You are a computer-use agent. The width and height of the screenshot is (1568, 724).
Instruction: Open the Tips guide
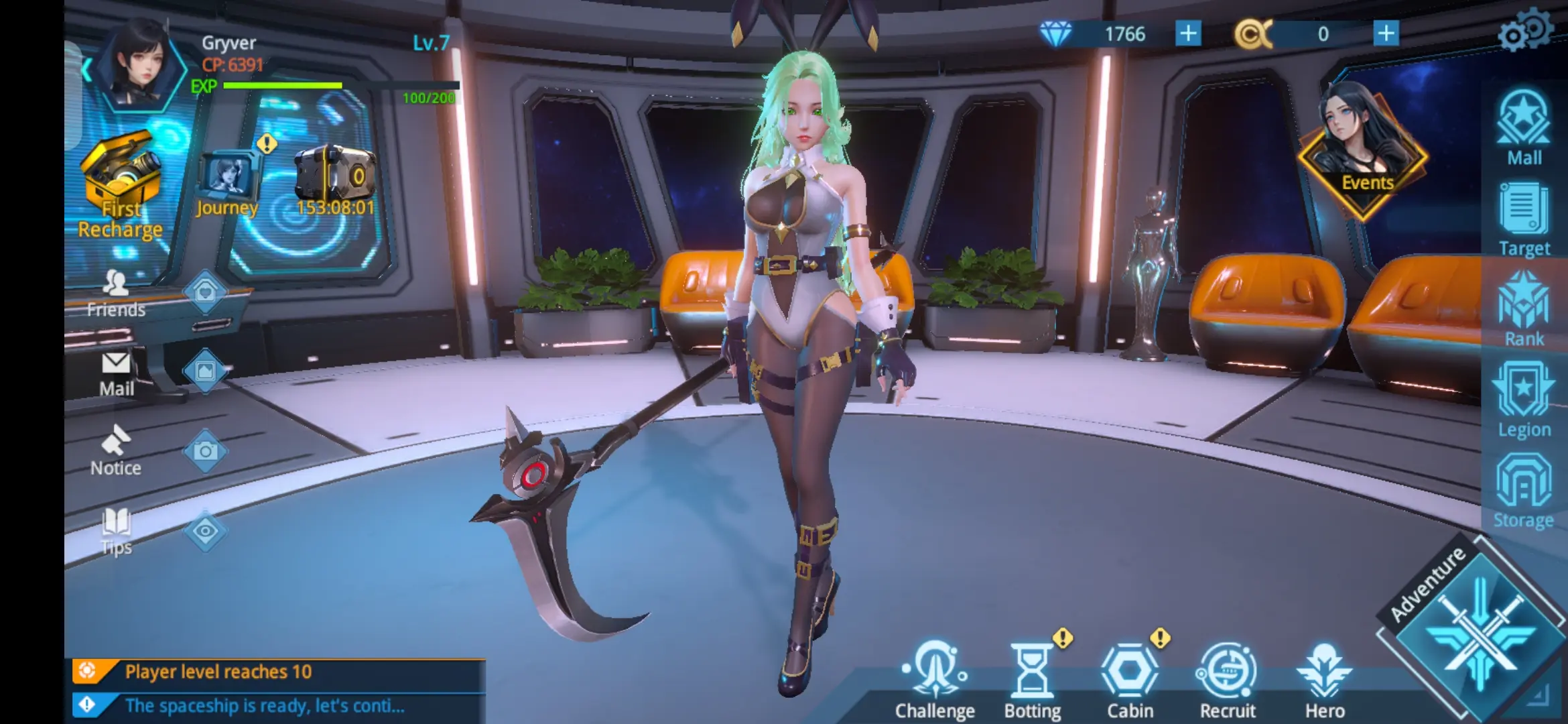(115, 526)
